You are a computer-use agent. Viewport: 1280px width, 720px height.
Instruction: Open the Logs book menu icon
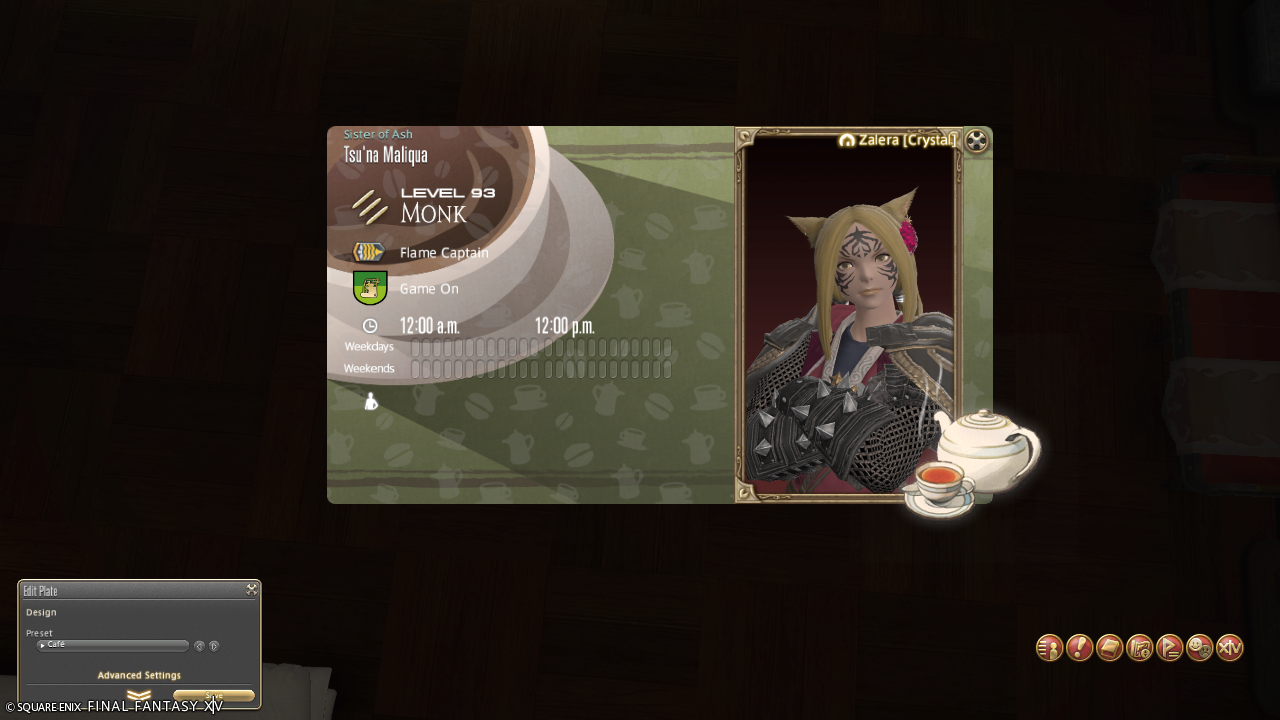point(1109,648)
